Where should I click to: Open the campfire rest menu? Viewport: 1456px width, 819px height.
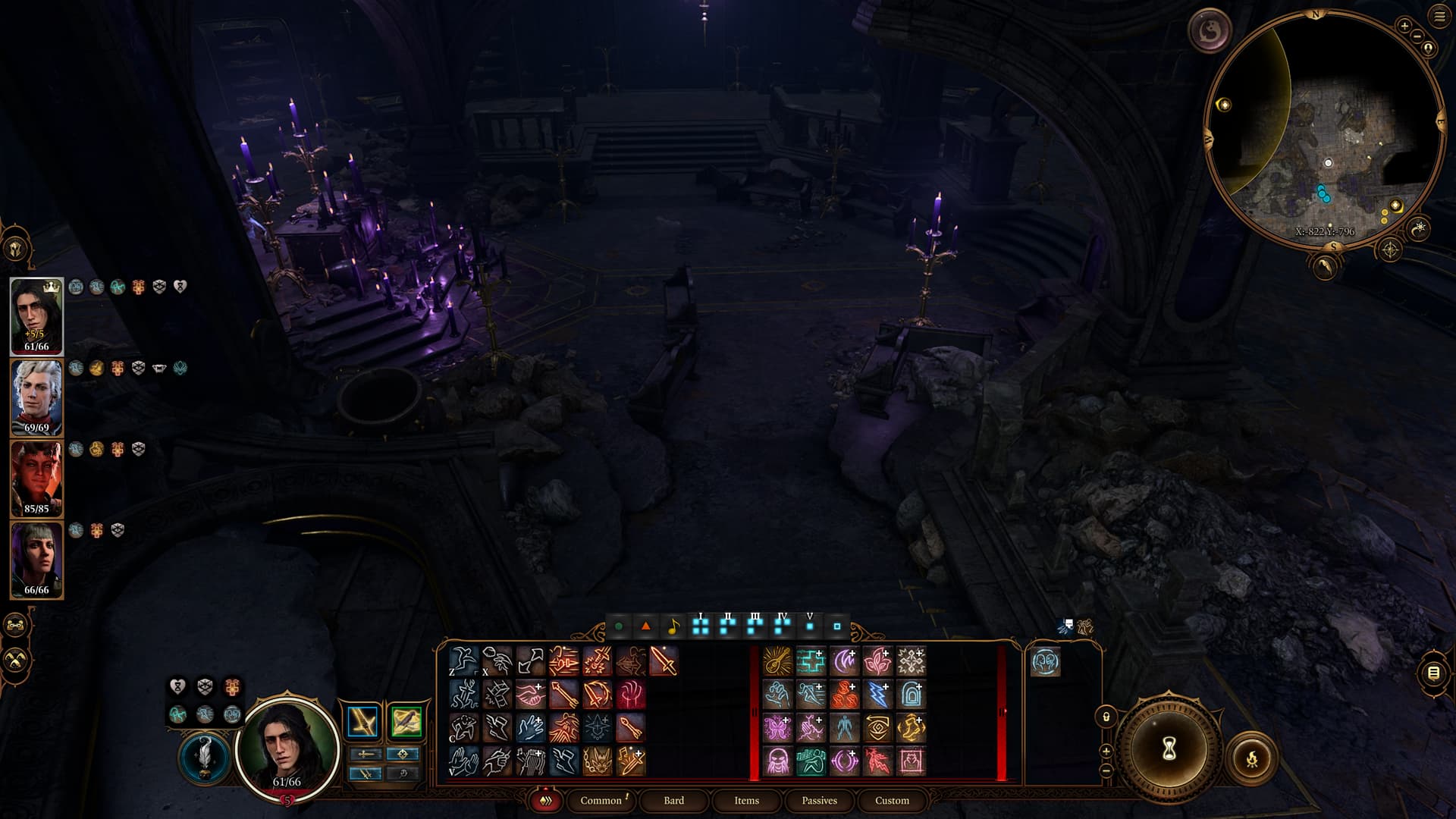[1251, 758]
